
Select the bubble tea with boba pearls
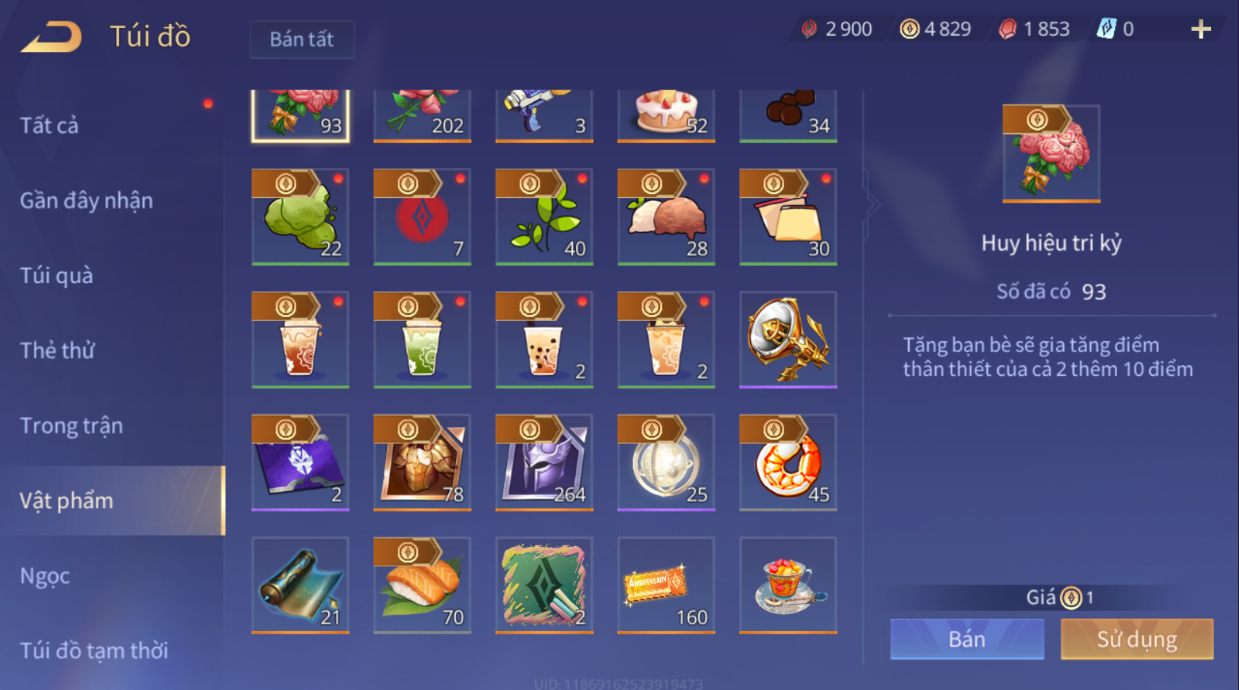coord(544,340)
